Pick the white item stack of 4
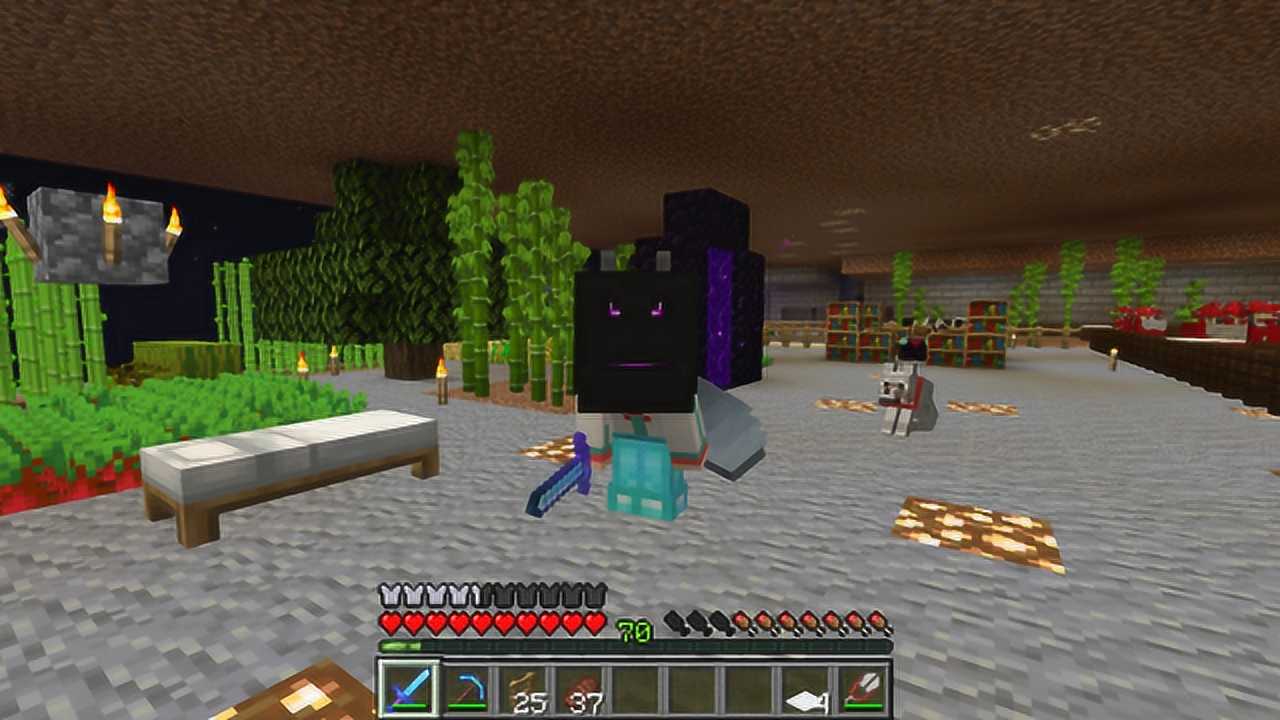The width and height of the screenshot is (1280, 720). (808, 688)
